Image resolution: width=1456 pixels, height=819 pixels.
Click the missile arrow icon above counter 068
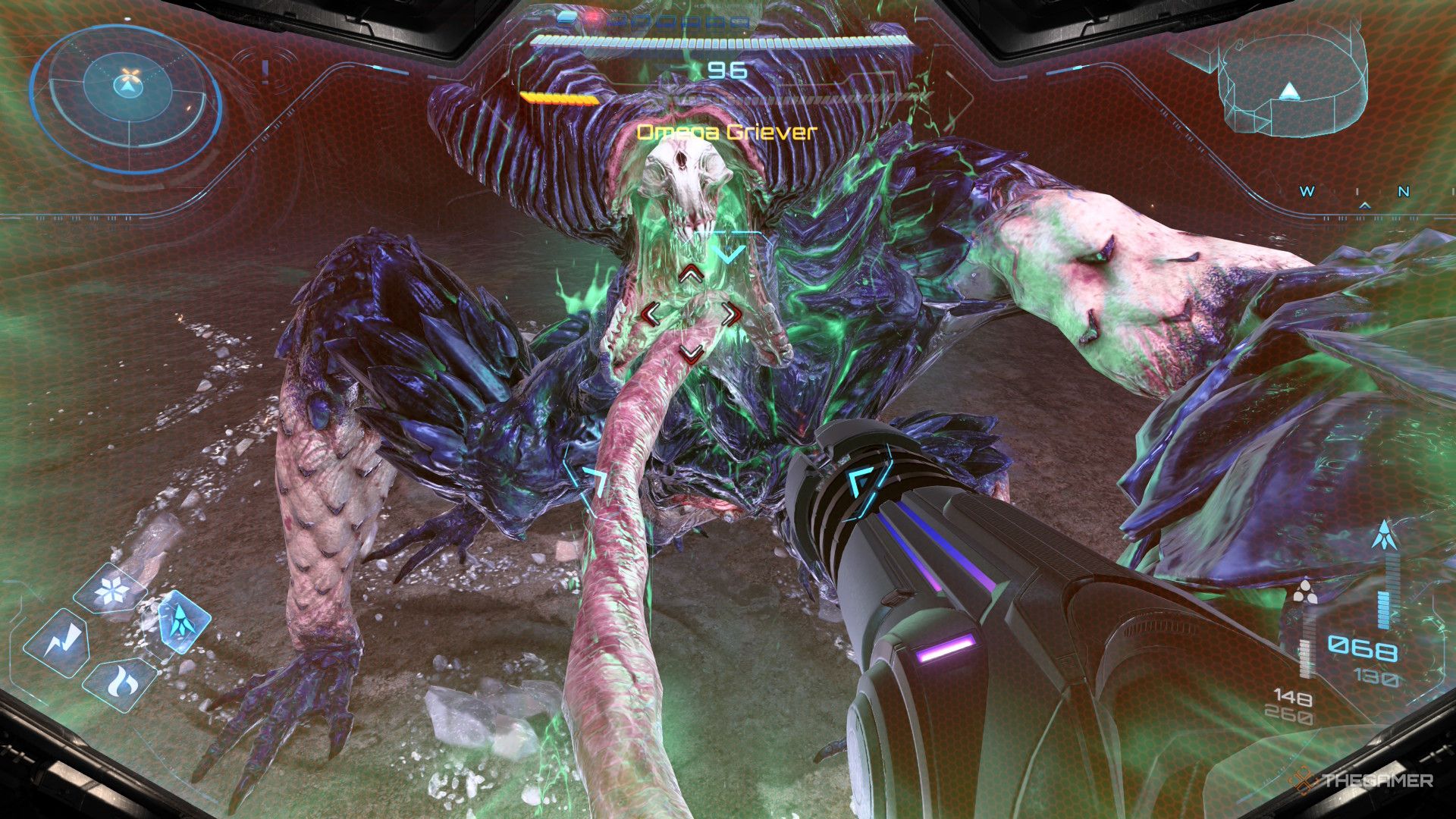(x=1385, y=533)
